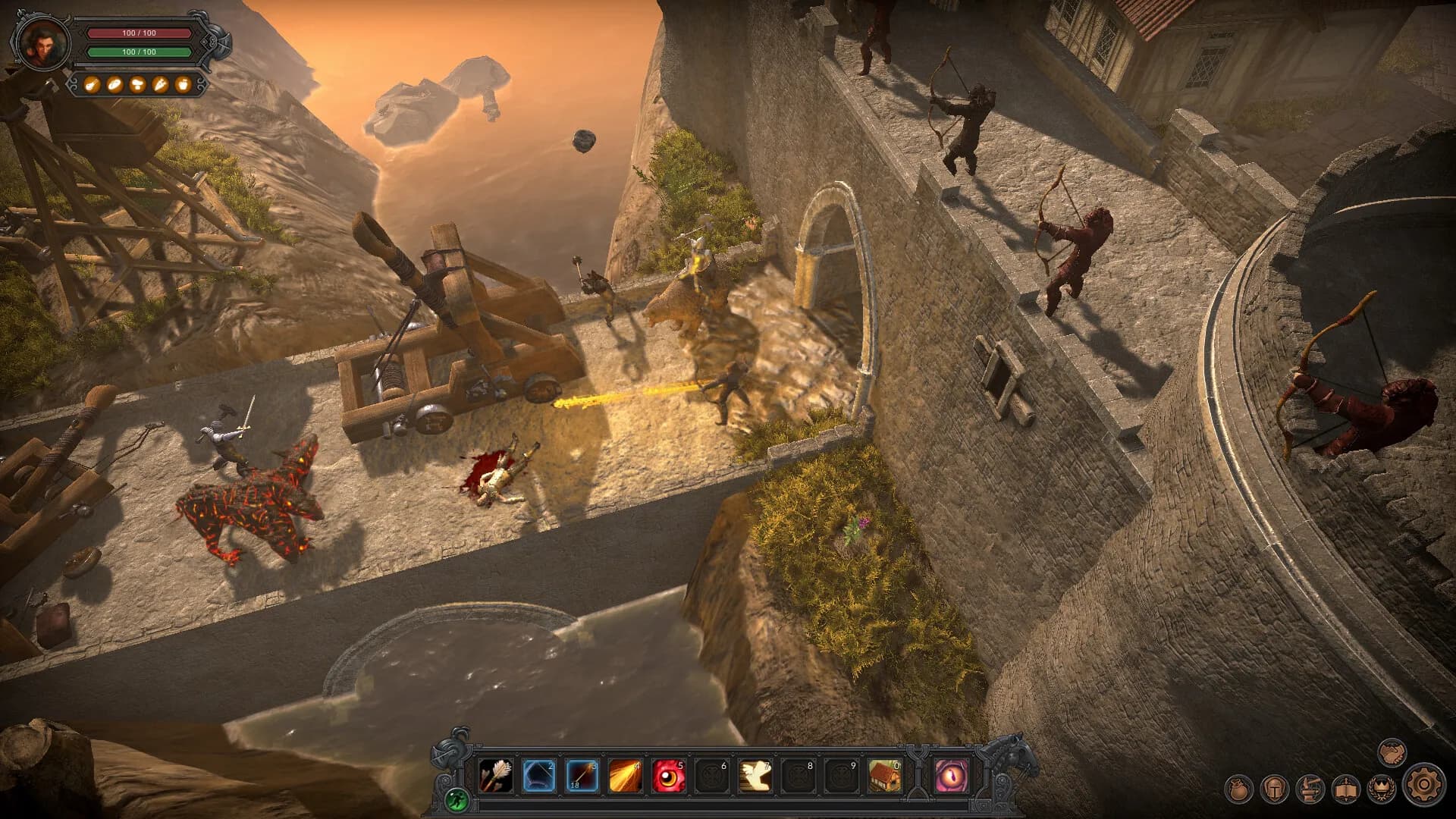Screen dimensions: 1456x819
Task: Click the bread loaf food icon
Action: [x=115, y=83]
